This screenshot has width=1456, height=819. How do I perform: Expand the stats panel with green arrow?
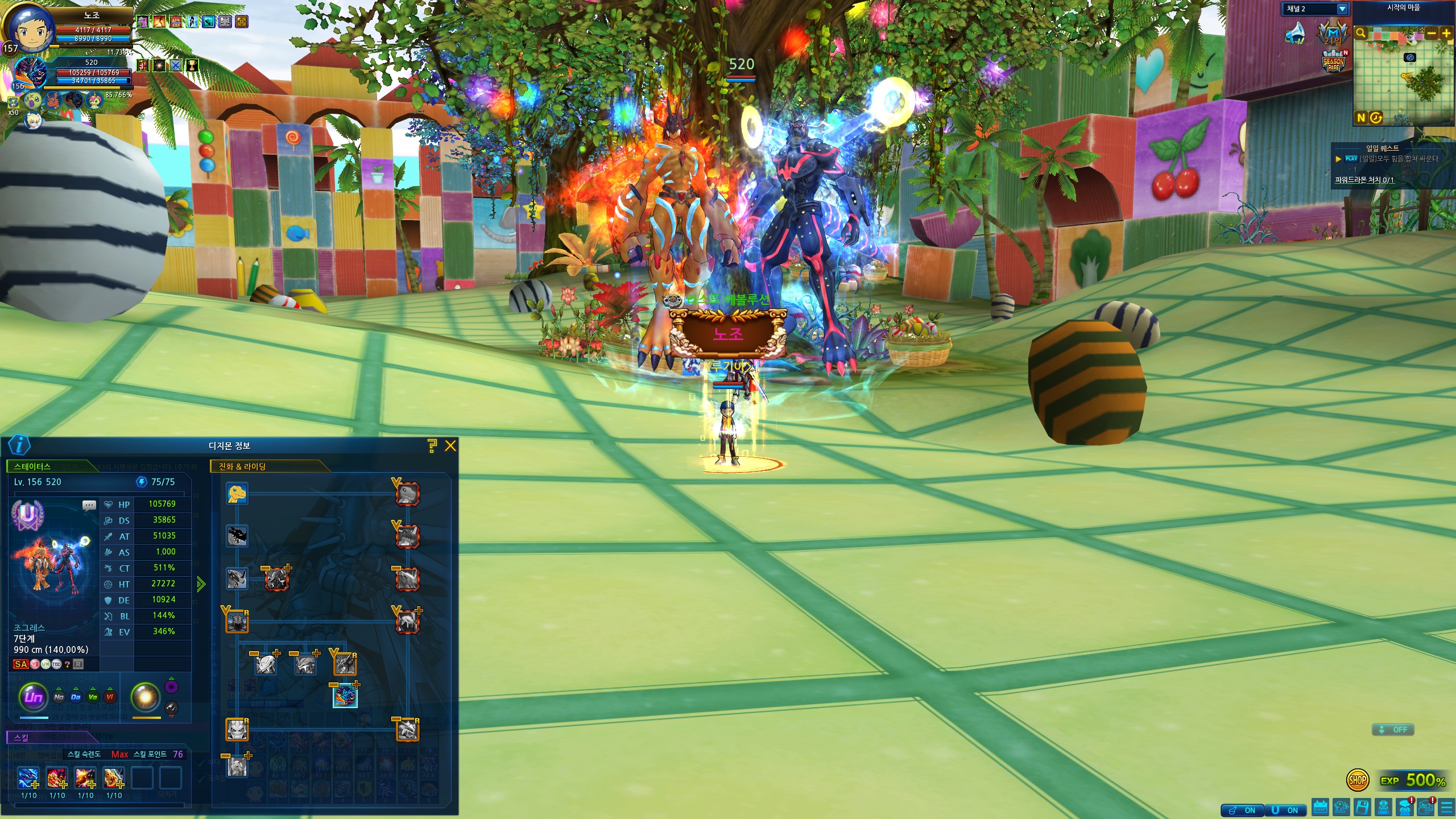pos(201,584)
